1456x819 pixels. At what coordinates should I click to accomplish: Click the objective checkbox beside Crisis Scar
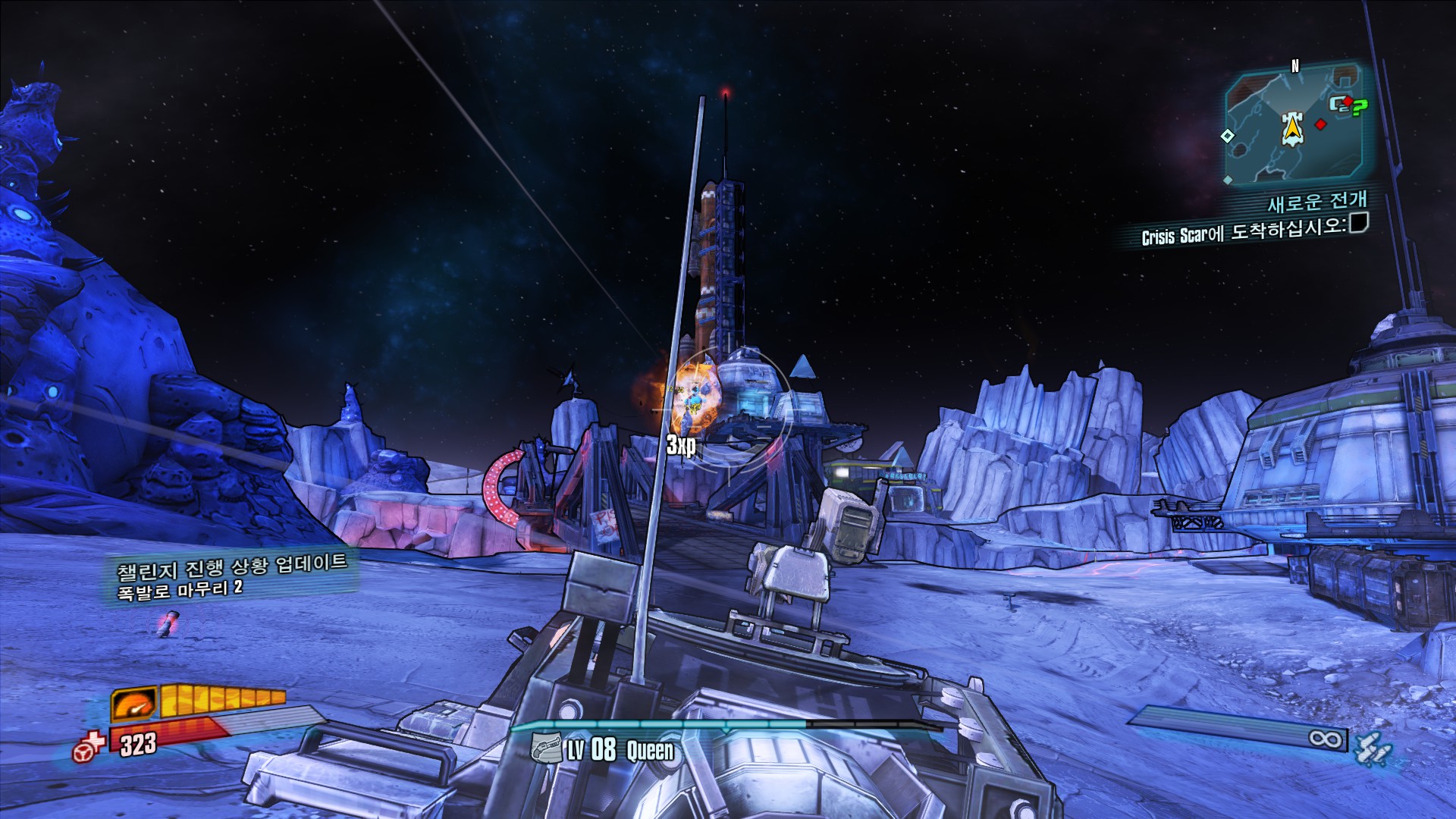1358,223
